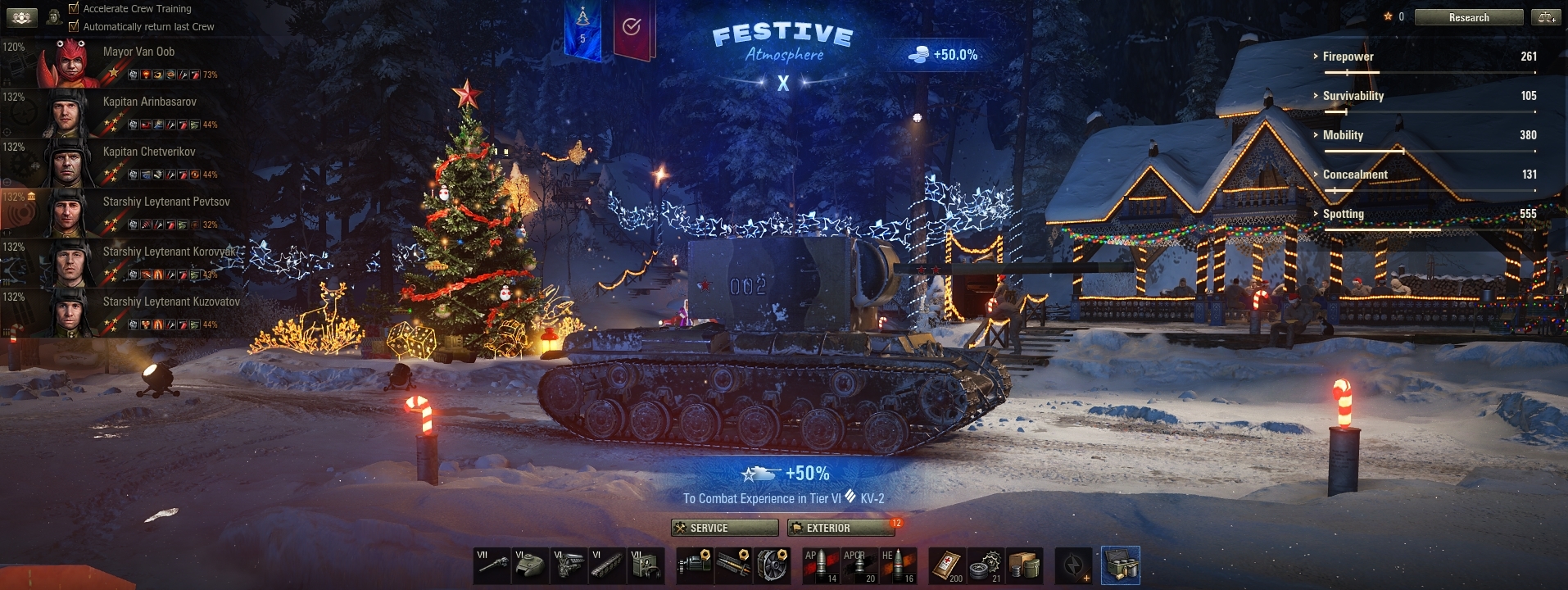1568x590 pixels.
Task: Toggle the Accelerate Crew Training checkbox
Action: [74, 8]
